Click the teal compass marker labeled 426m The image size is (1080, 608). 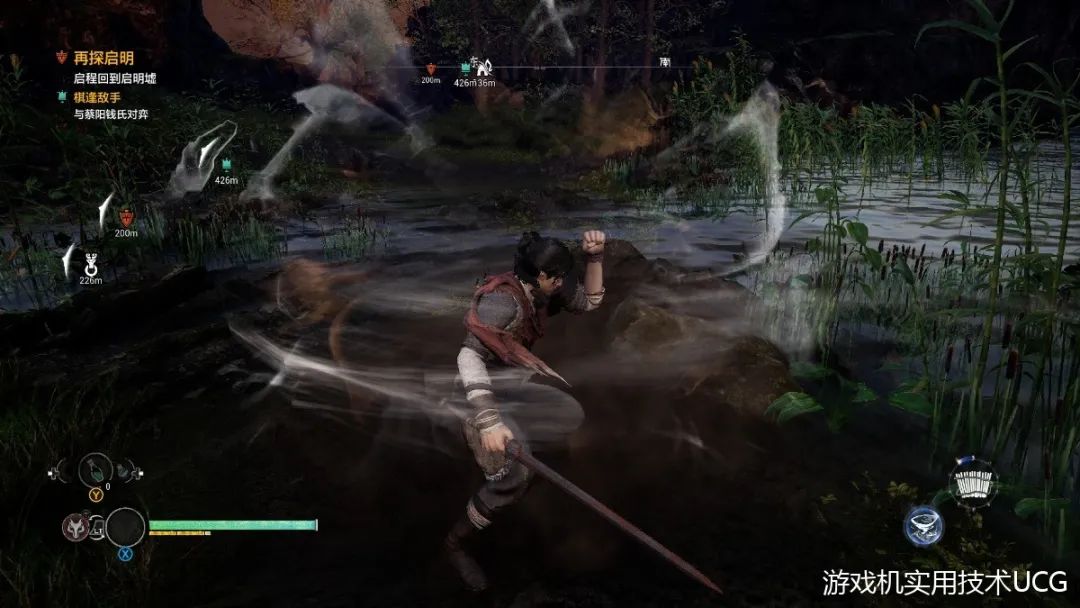tap(465, 68)
